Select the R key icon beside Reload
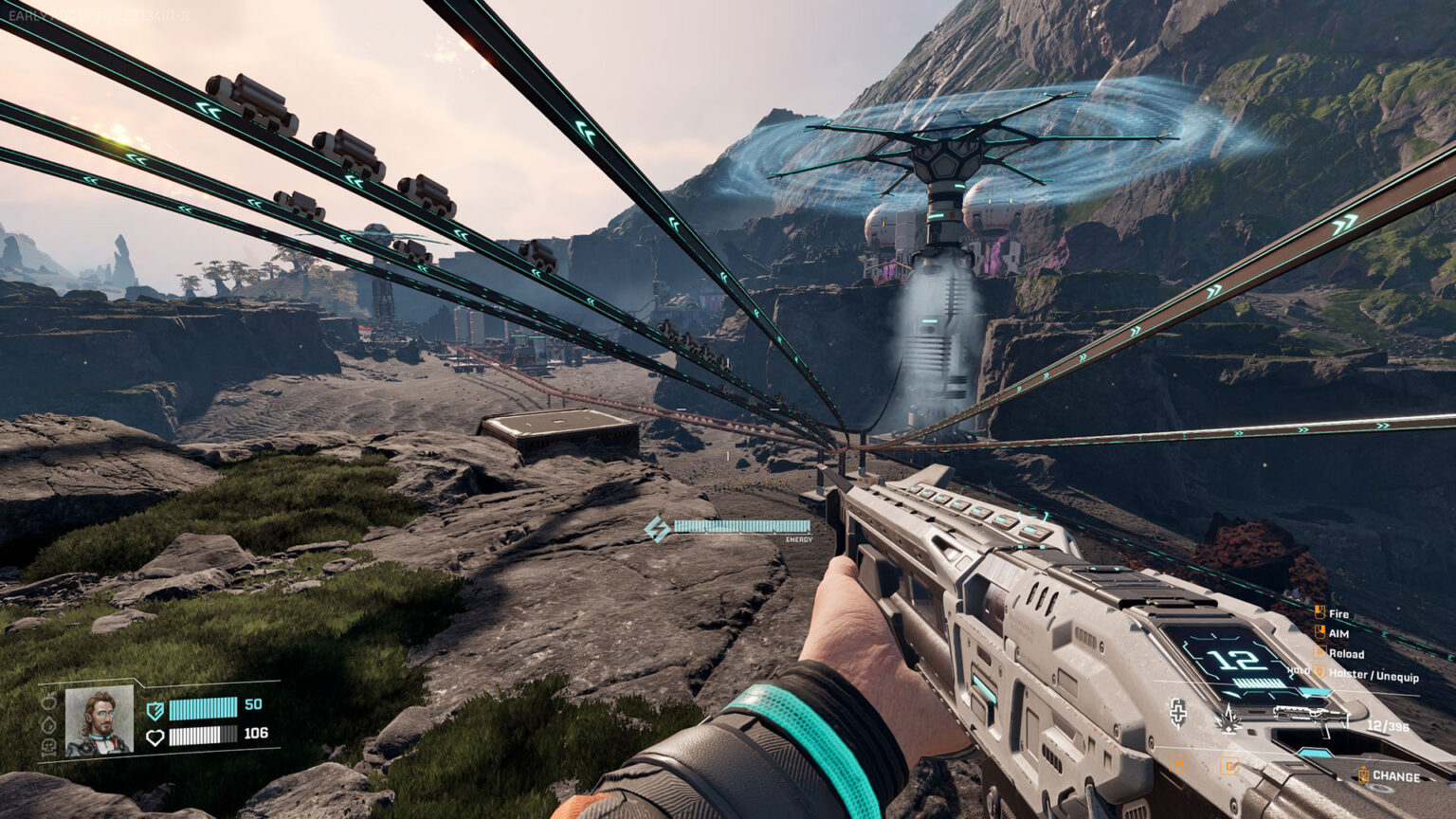Viewport: 1456px width, 819px height. pos(1319,652)
